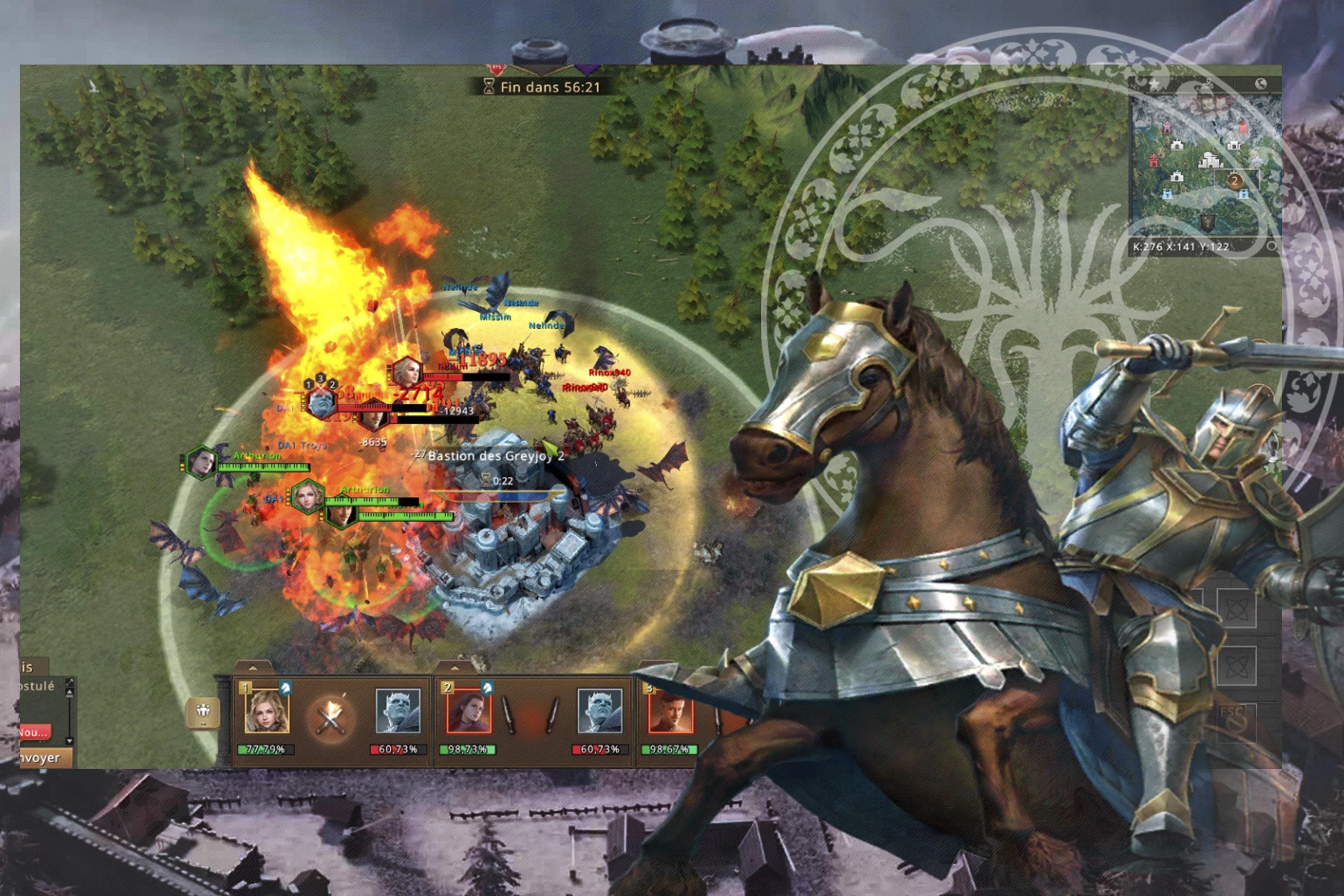Select the Bastion des Greyjoy 2 label

pyautogui.click(x=495, y=456)
